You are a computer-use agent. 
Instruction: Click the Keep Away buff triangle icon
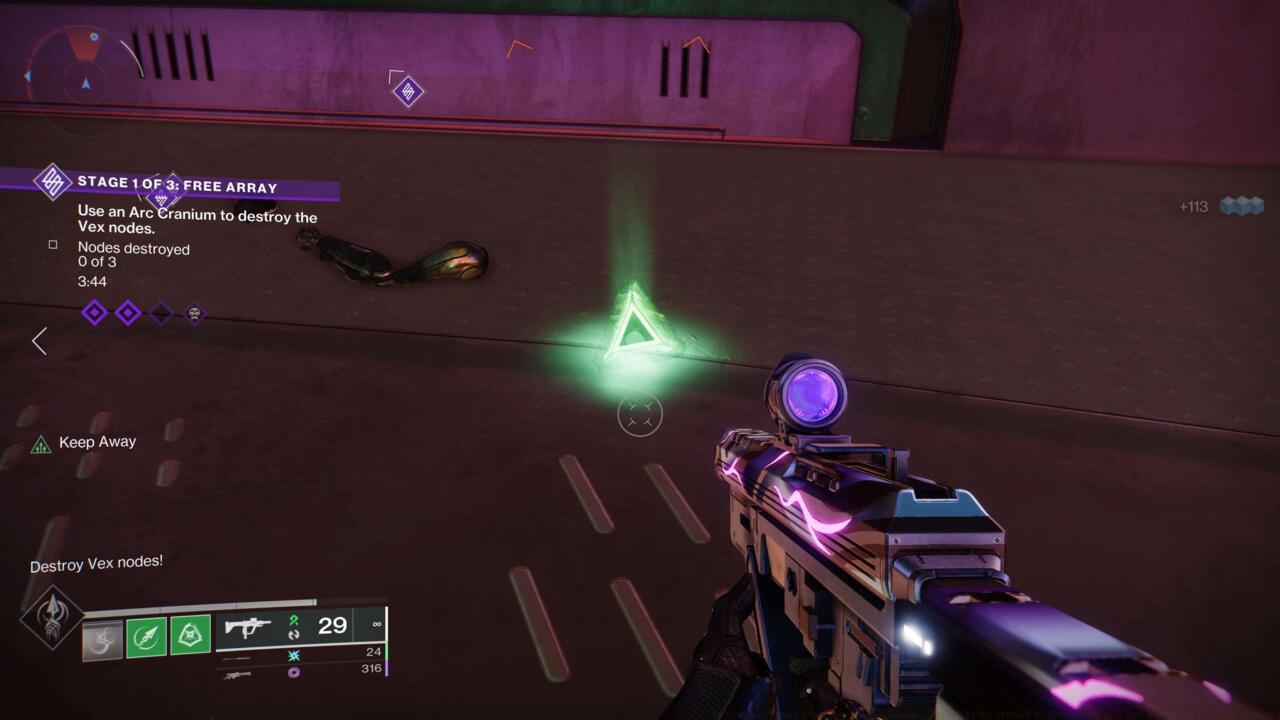click(x=42, y=441)
